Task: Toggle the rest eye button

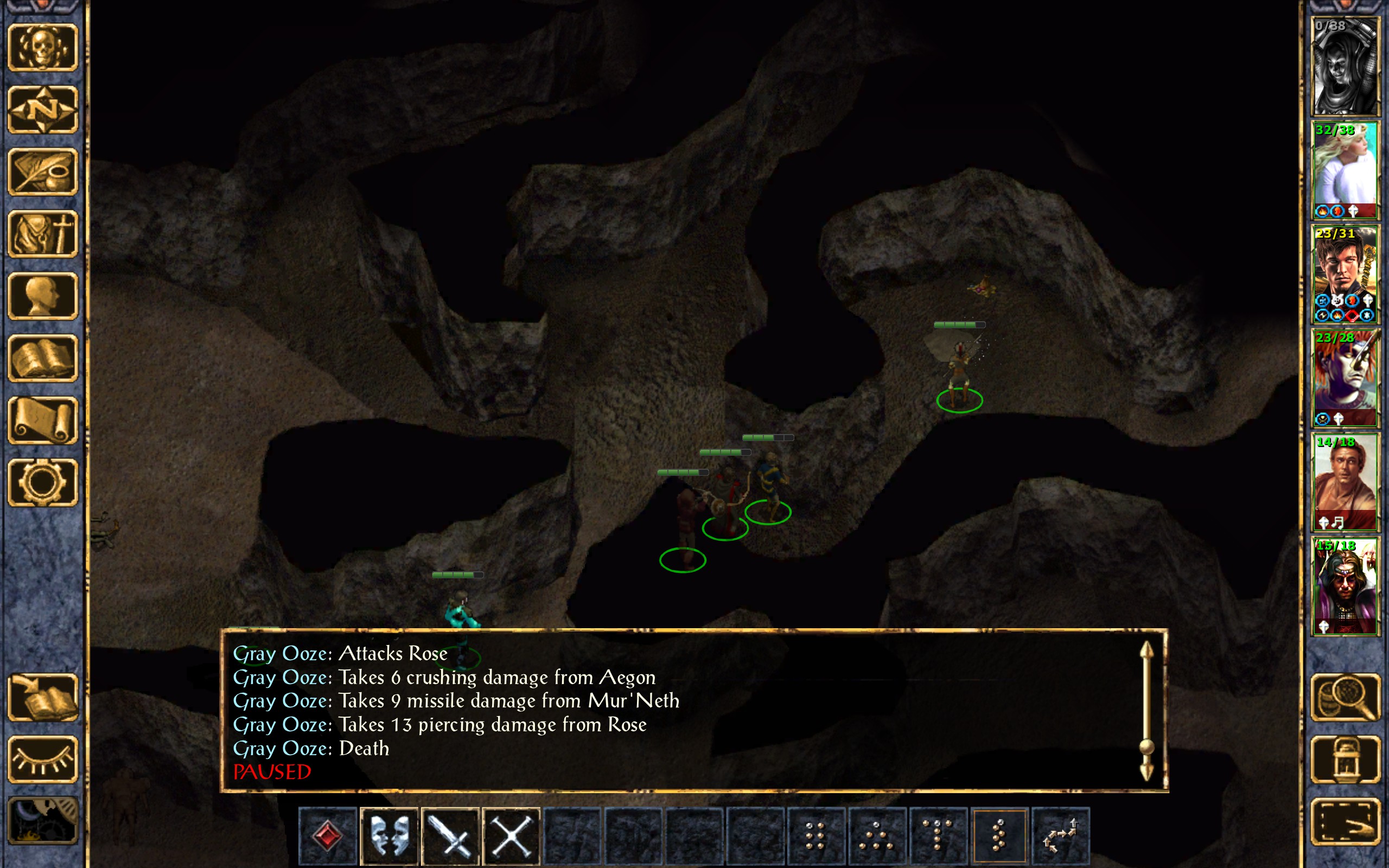Action: (43, 759)
